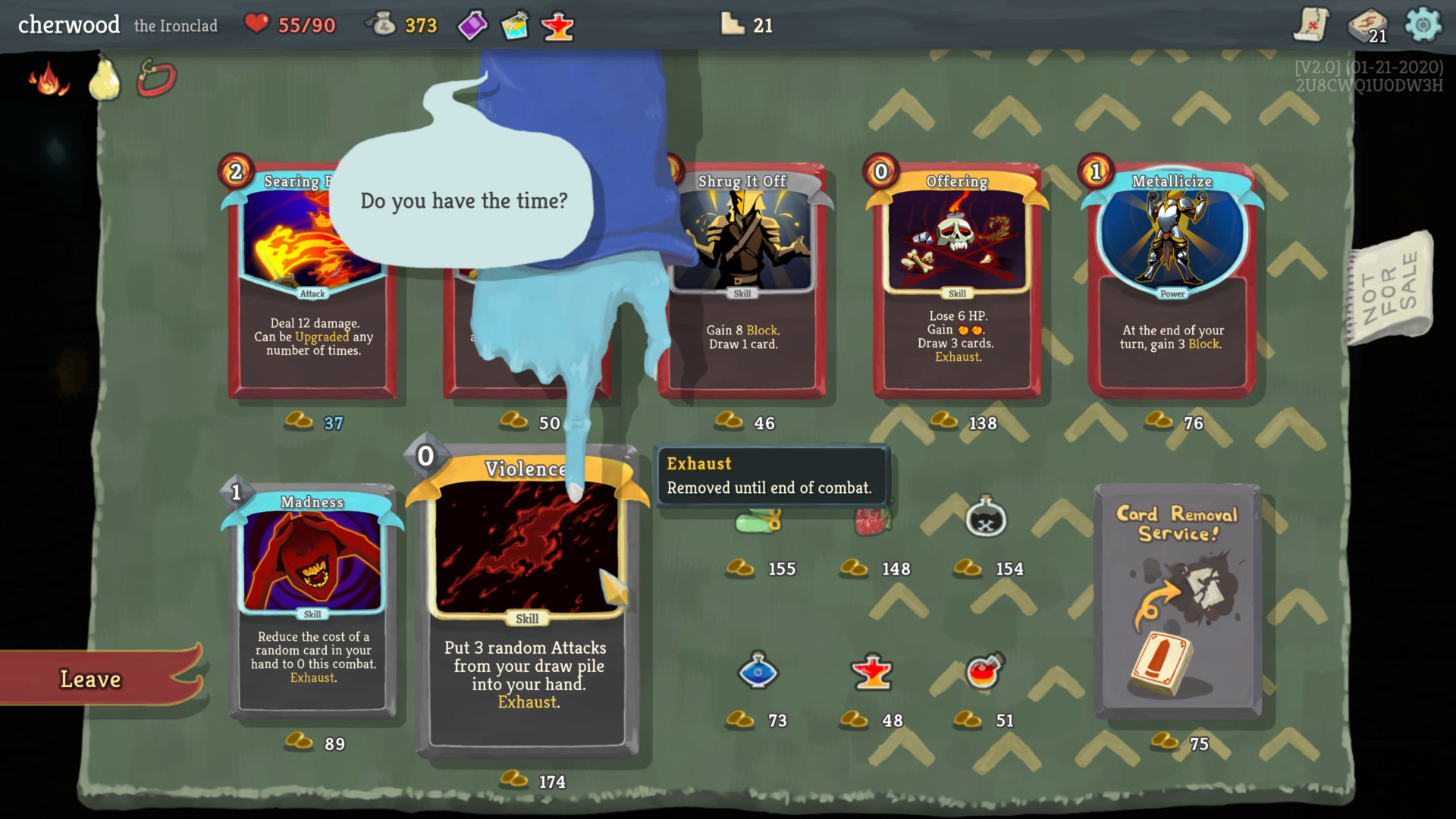Open the map scroll icon

tap(1311, 25)
